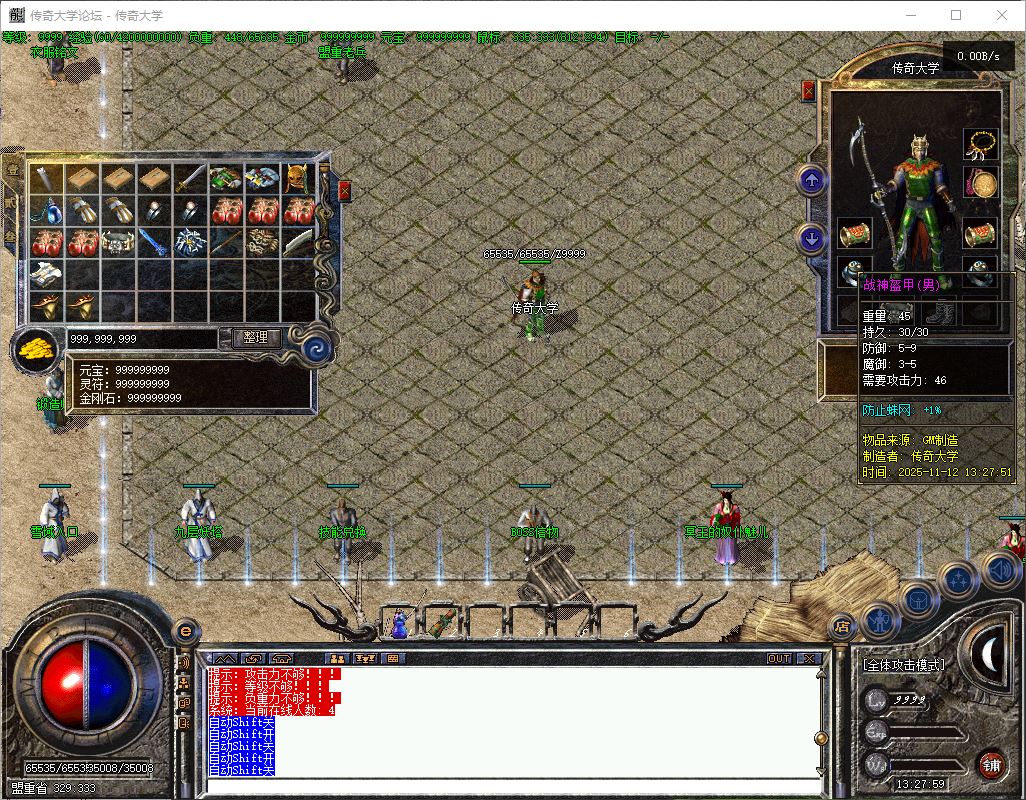
Task: Click the gold coins pile icon
Action: (x=36, y=349)
